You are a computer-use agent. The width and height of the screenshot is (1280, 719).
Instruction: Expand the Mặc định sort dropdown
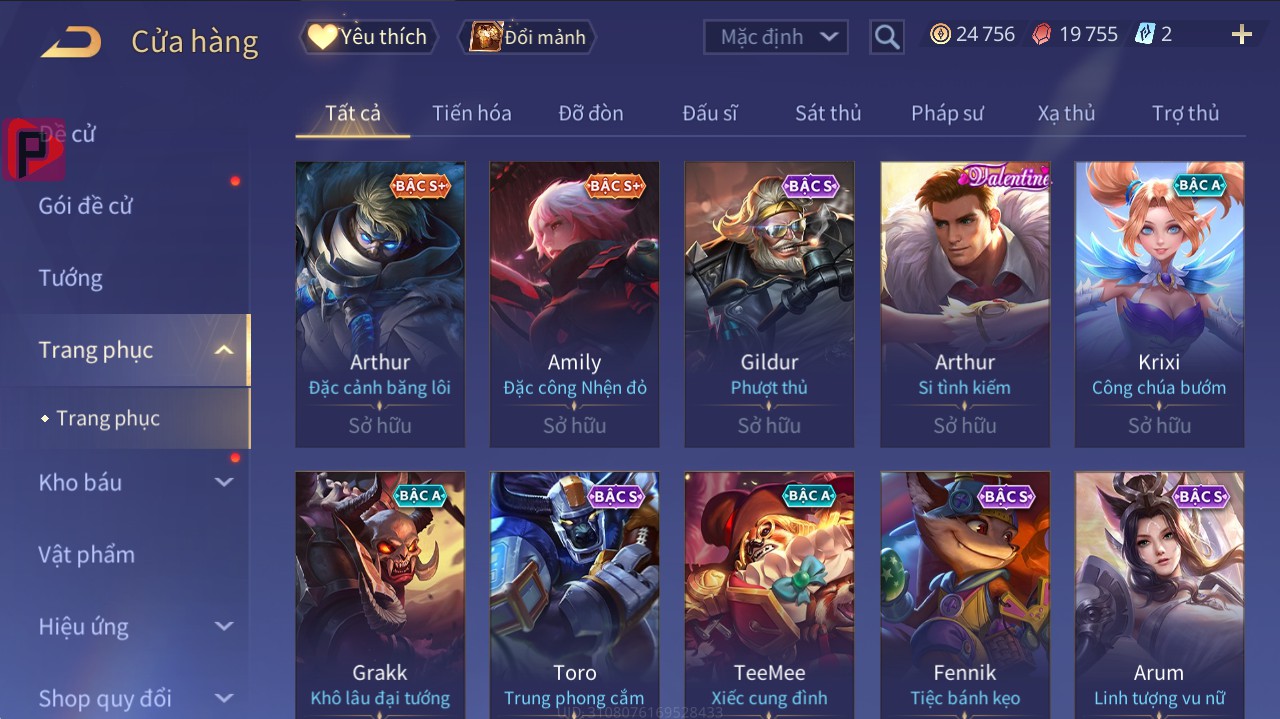tap(776, 37)
